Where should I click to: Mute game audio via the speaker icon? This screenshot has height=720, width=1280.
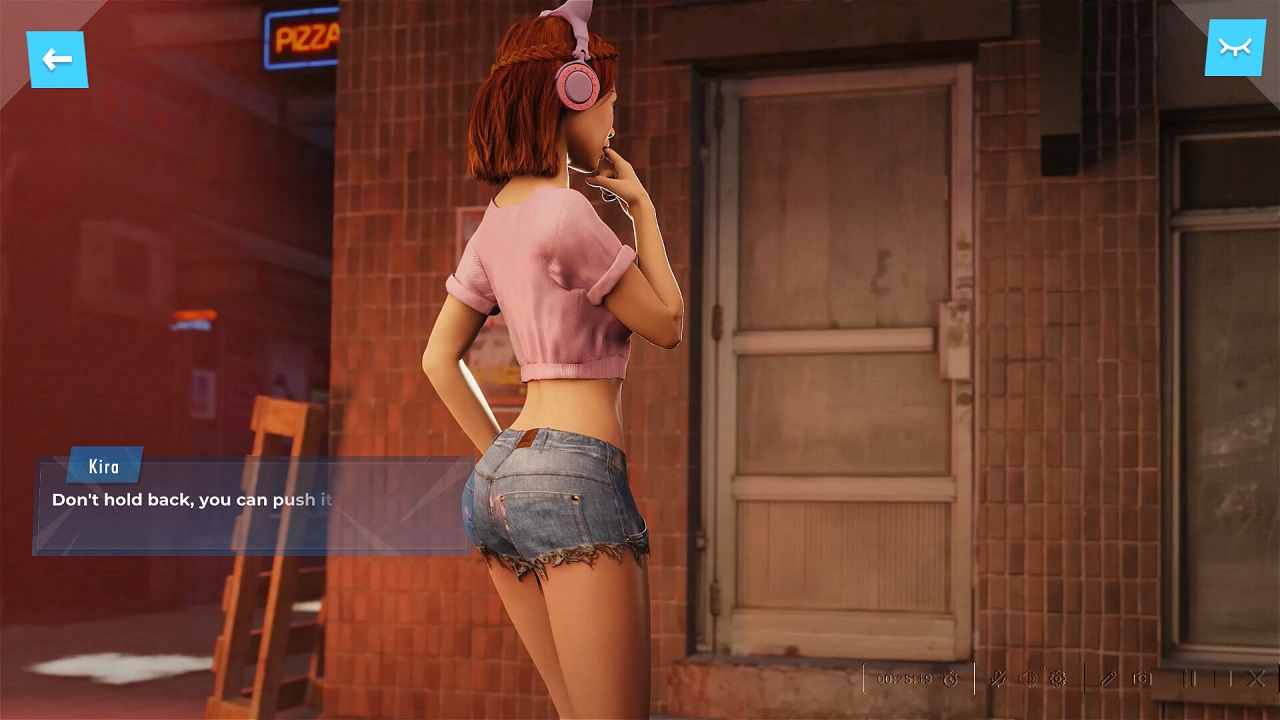(1027, 678)
